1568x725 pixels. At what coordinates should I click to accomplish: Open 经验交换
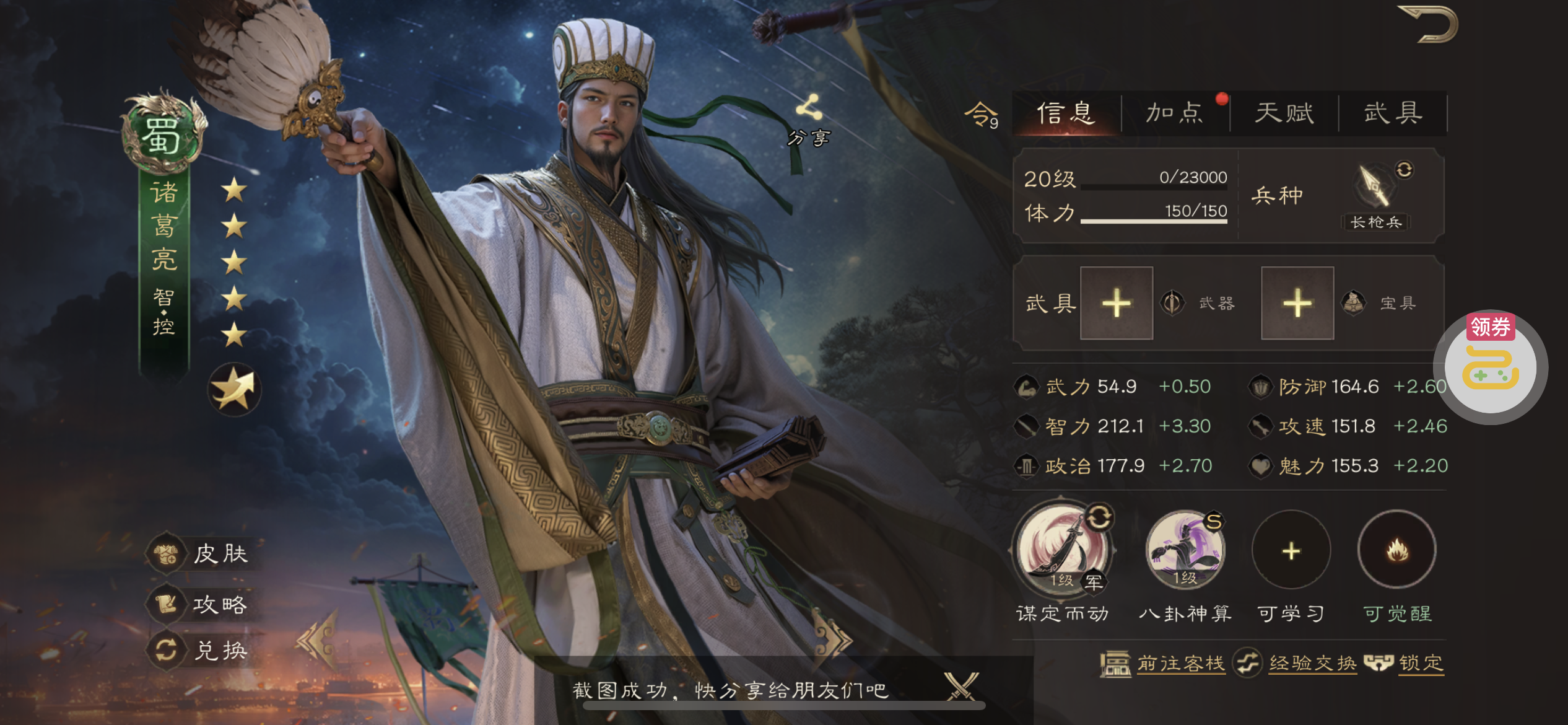tap(1296, 664)
